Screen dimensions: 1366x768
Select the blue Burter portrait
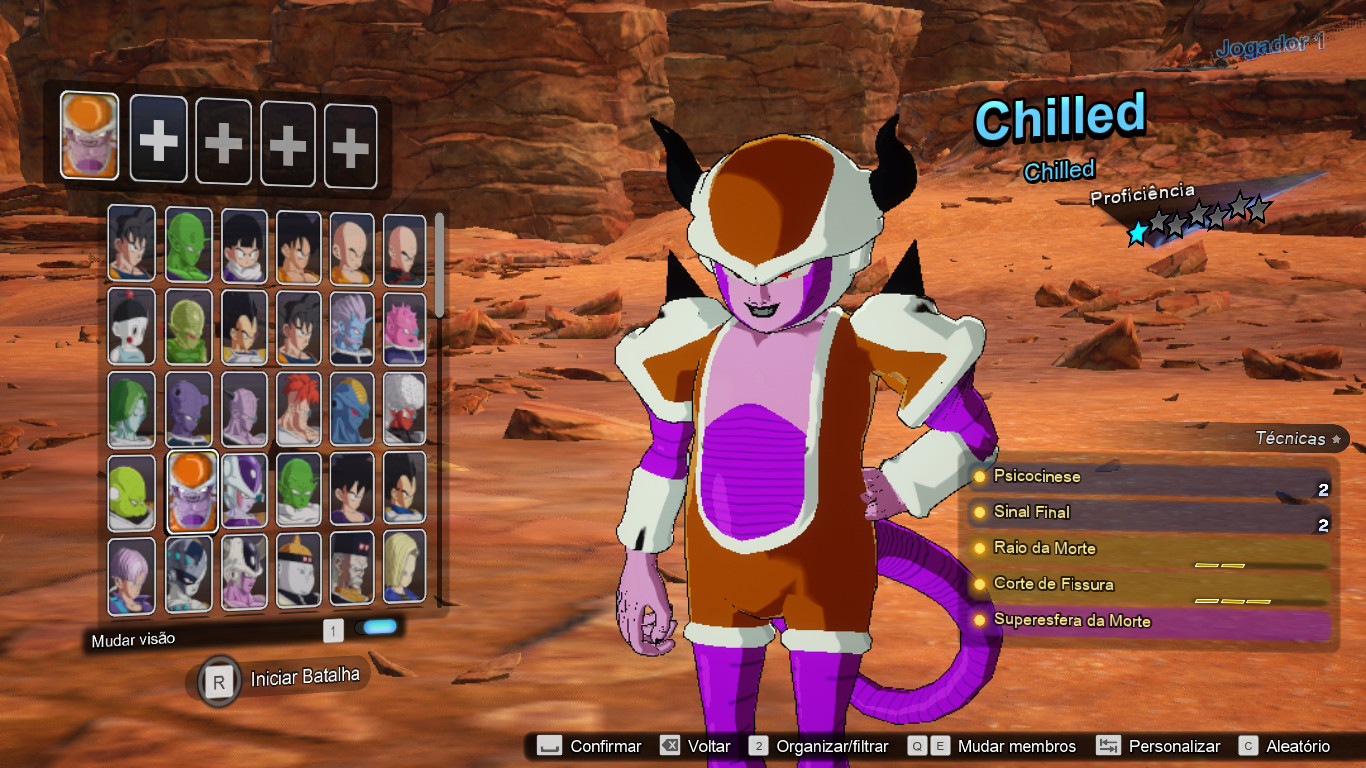click(x=351, y=409)
